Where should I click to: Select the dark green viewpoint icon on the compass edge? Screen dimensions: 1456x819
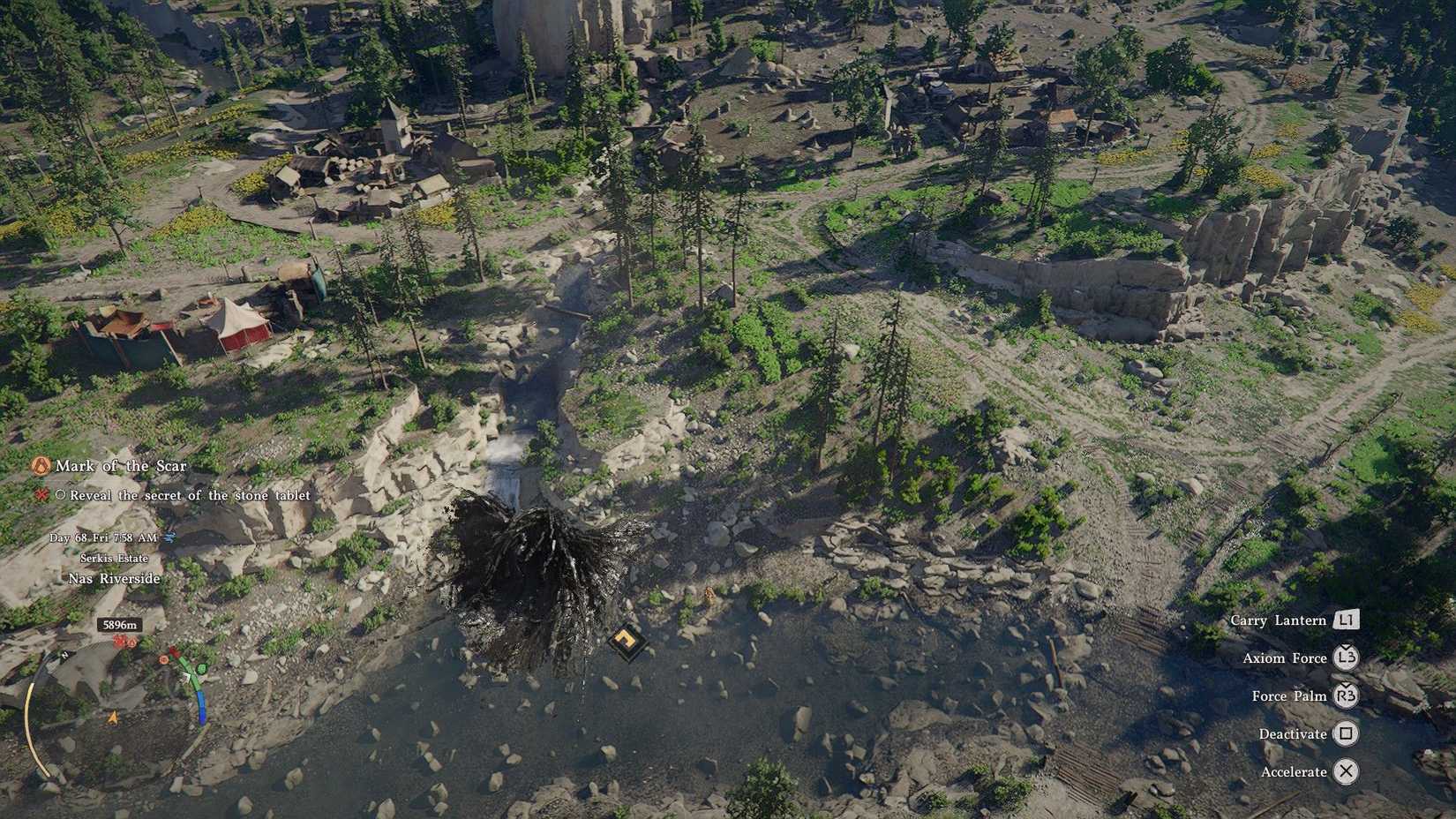coord(201,669)
